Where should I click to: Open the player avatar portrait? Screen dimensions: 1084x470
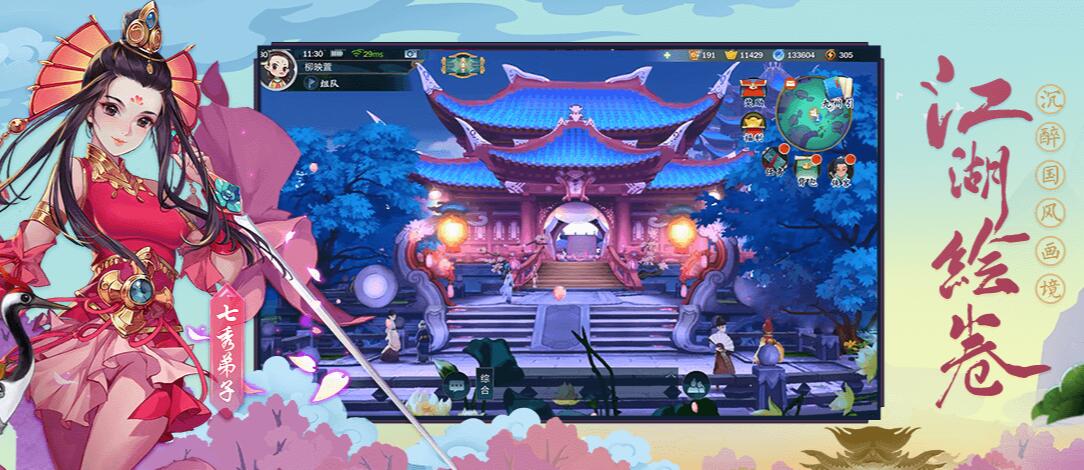pyautogui.click(x=277, y=68)
